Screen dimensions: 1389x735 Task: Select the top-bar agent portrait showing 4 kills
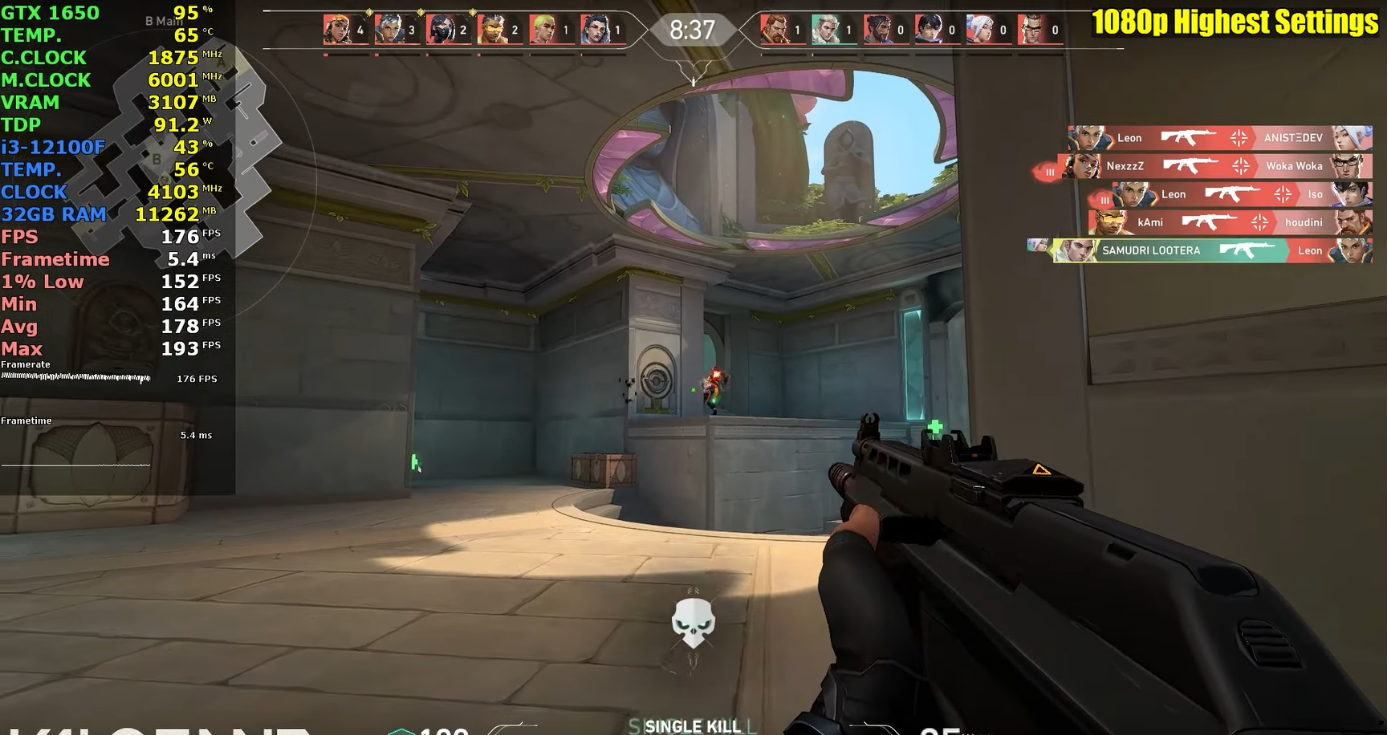[x=338, y=30]
